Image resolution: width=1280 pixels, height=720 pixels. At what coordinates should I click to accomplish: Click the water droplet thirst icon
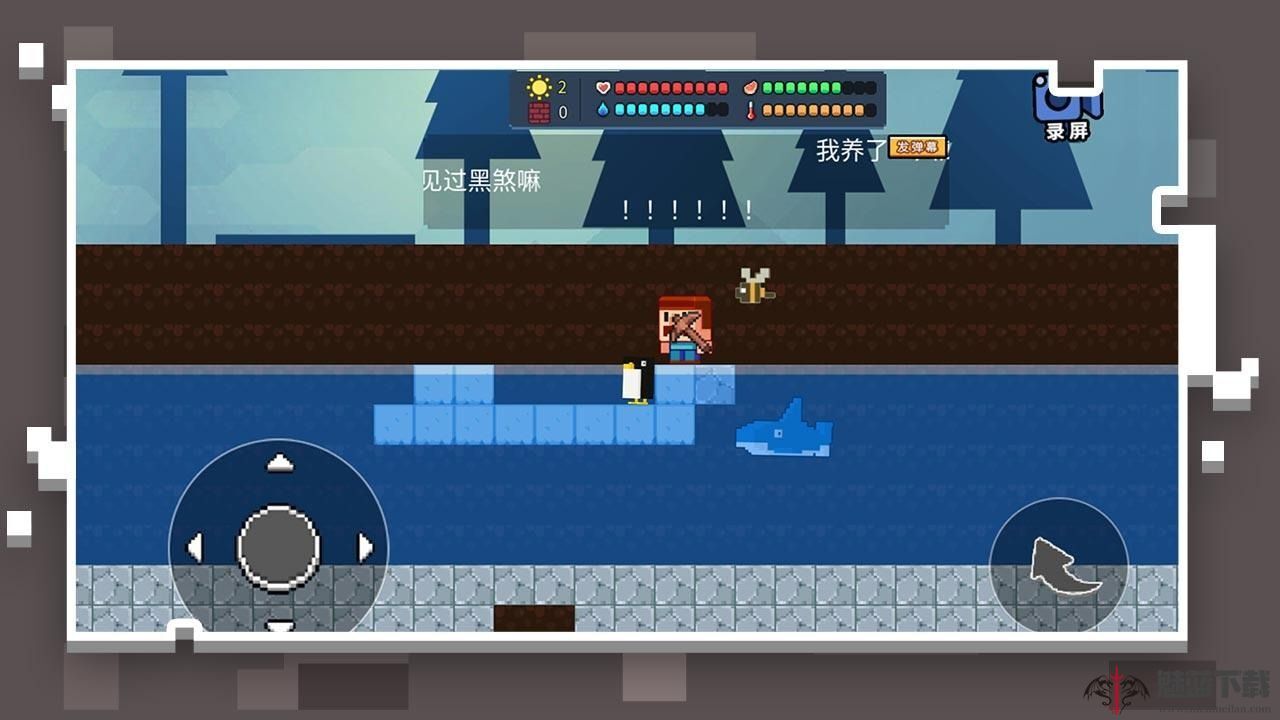[x=603, y=111]
